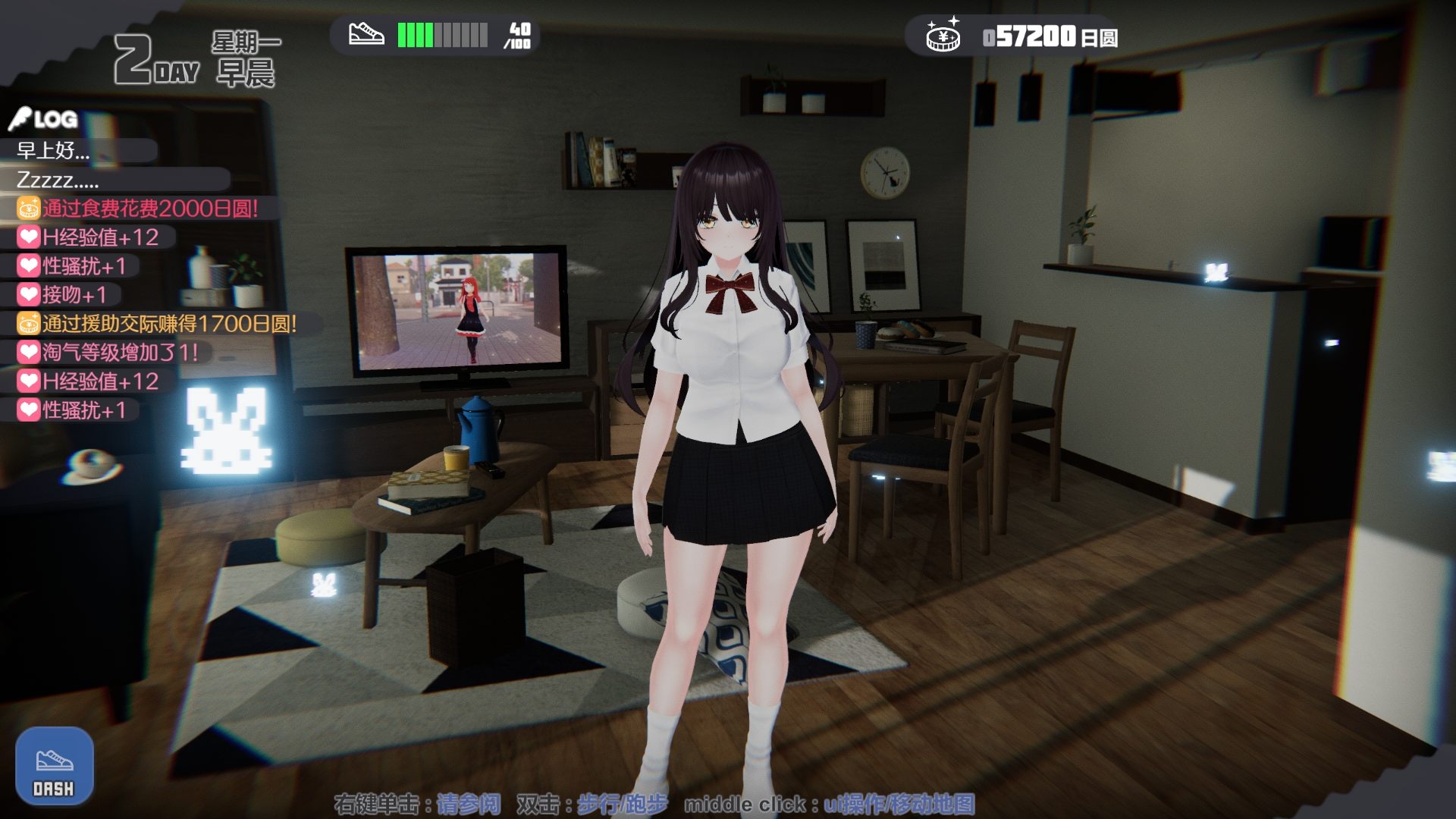Click heart icon on first H经验值+12 entry

coord(28,236)
